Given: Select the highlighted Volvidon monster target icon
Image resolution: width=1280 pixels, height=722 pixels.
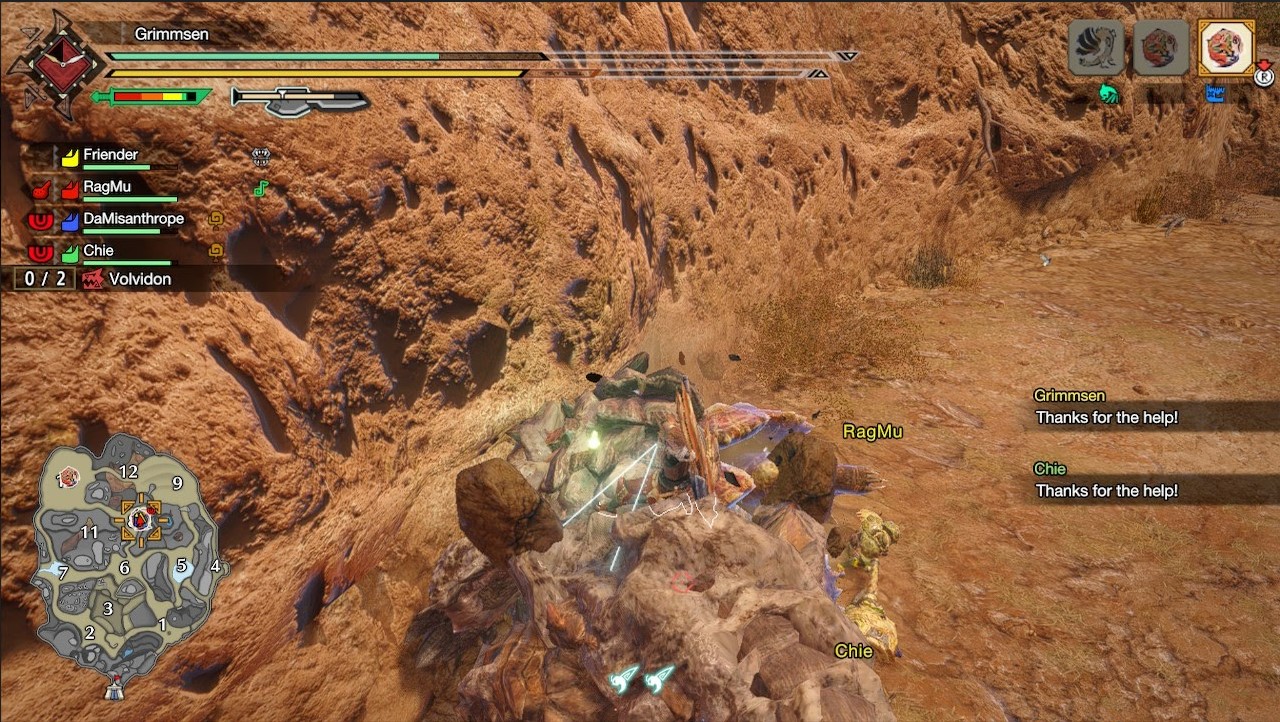Looking at the screenshot, I should [x=1227, y=46].
